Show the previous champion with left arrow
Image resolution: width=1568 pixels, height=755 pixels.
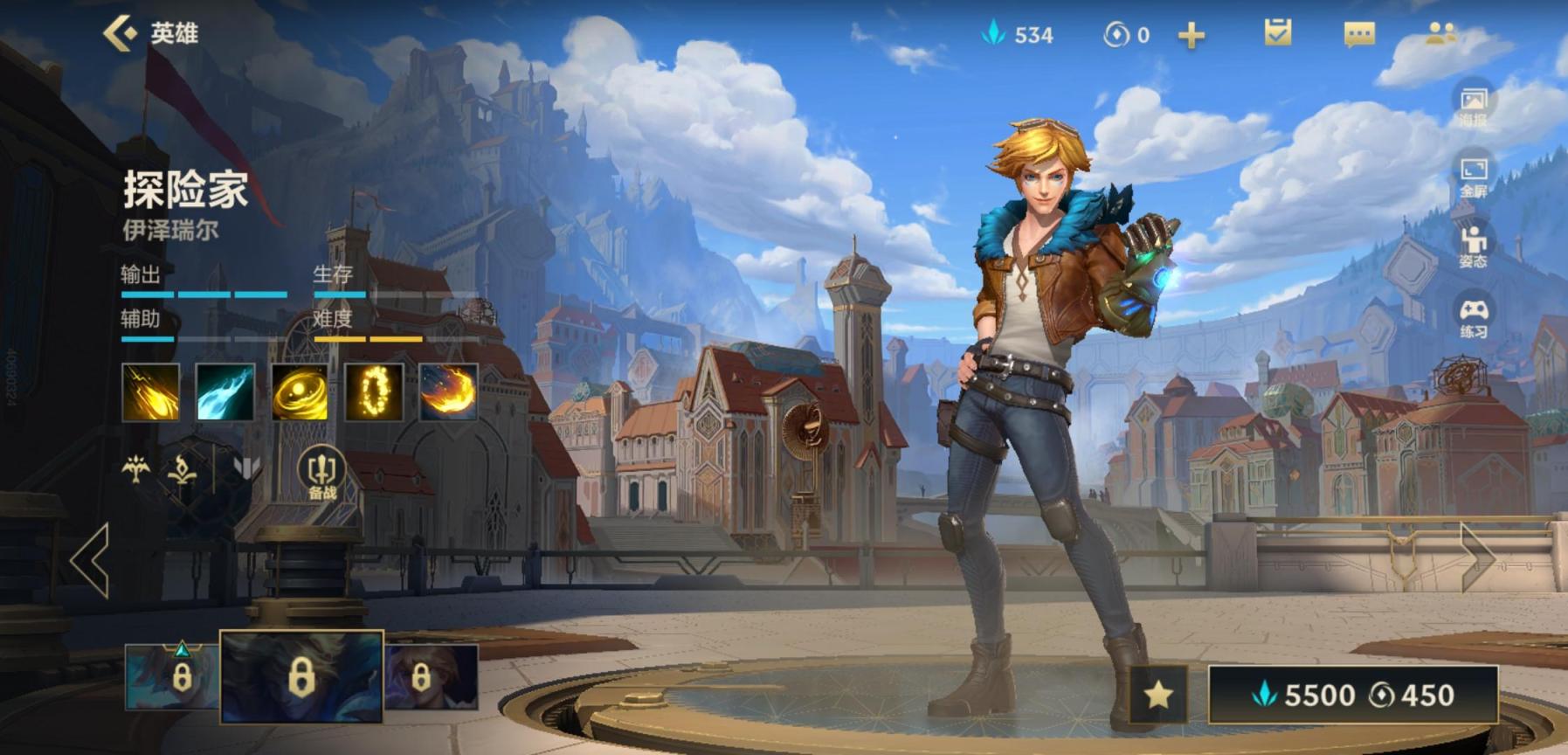91,560
